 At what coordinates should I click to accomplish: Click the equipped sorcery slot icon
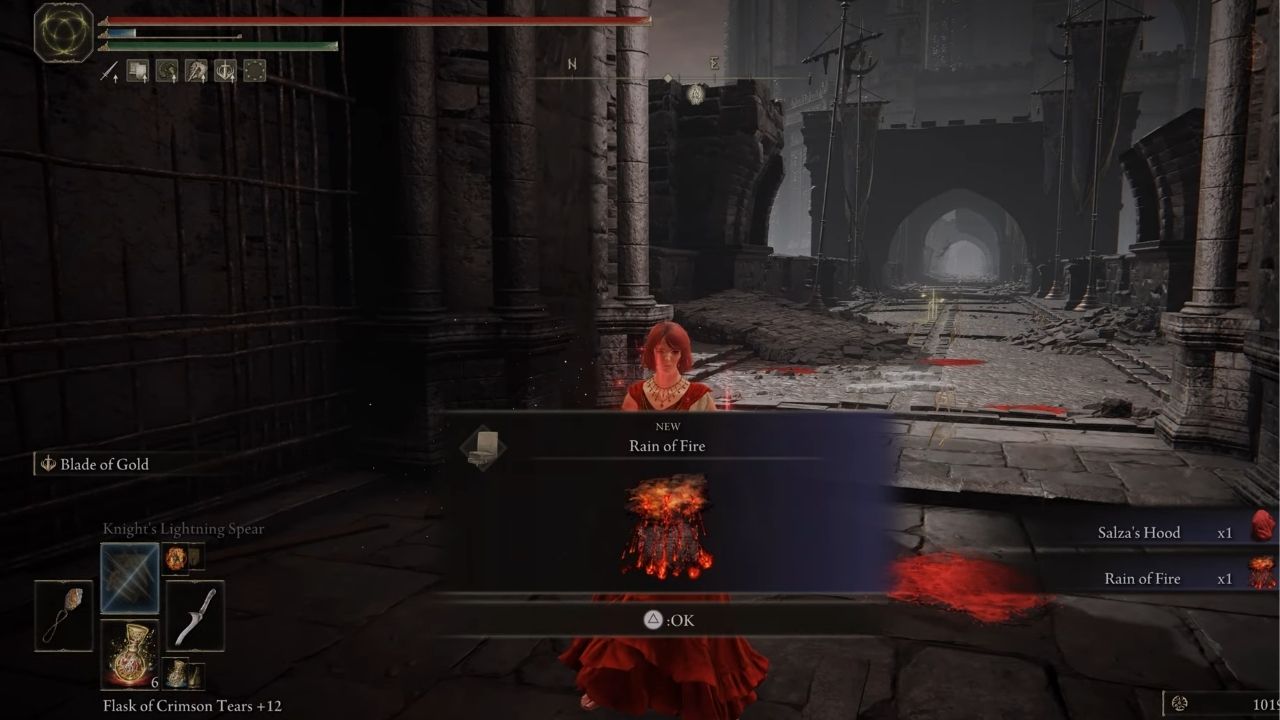130,578
